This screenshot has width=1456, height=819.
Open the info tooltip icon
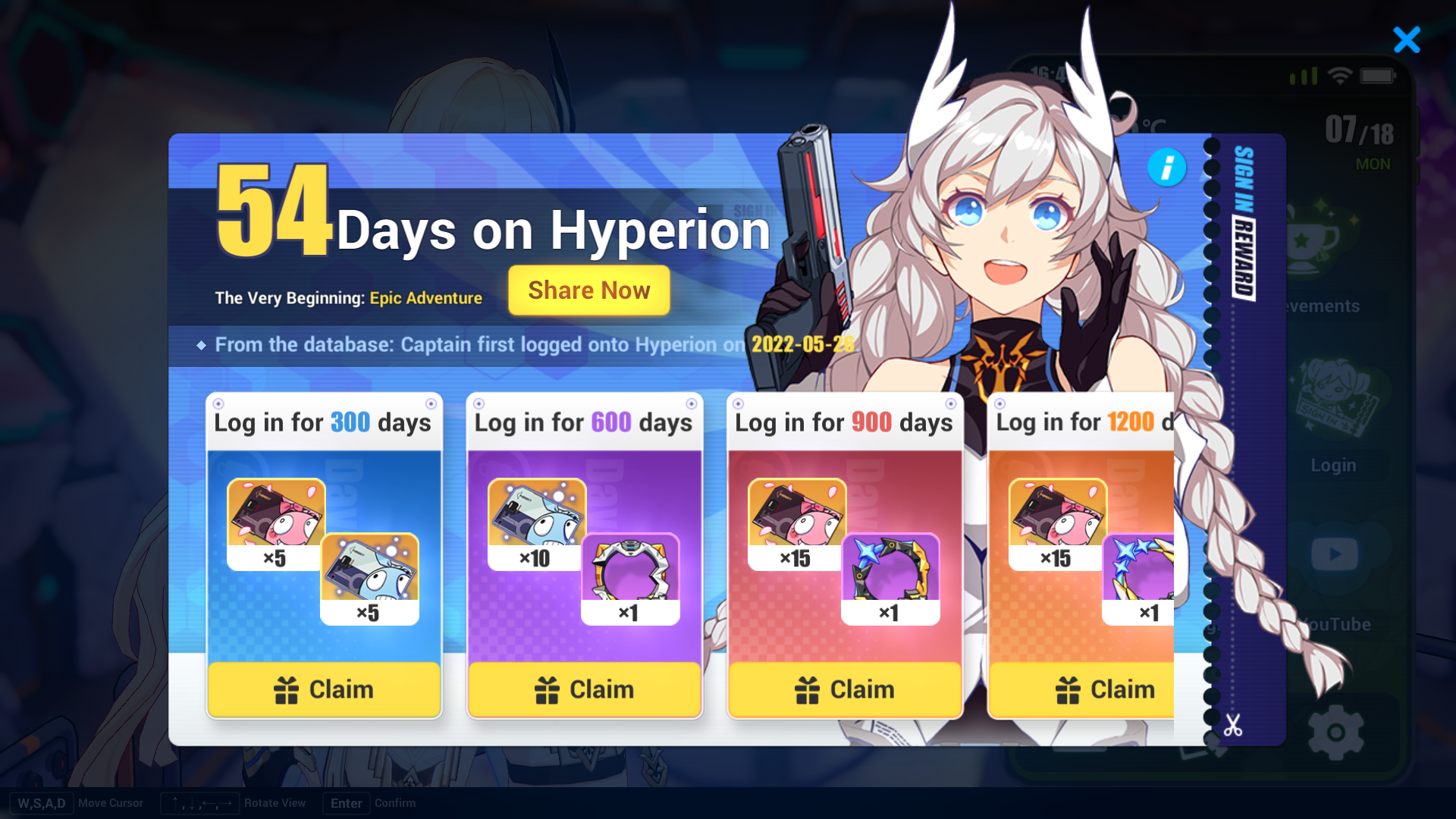pyautogui.click(x=1167, y=168)
